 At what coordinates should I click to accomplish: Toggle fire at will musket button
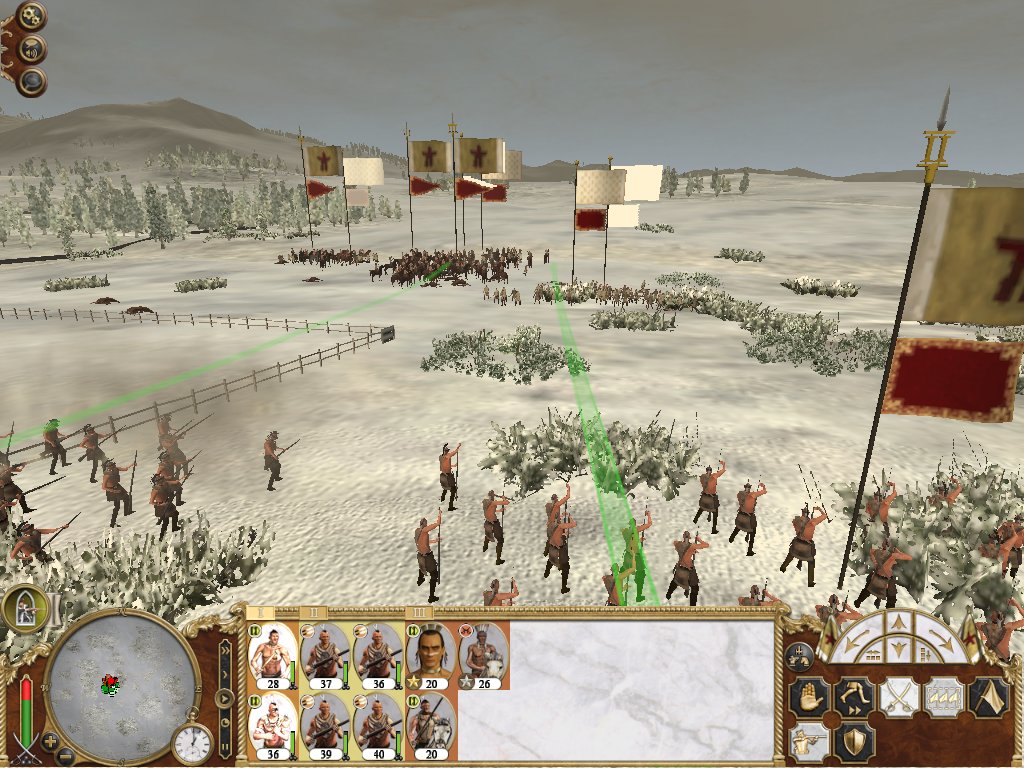[x=810, y=741]
